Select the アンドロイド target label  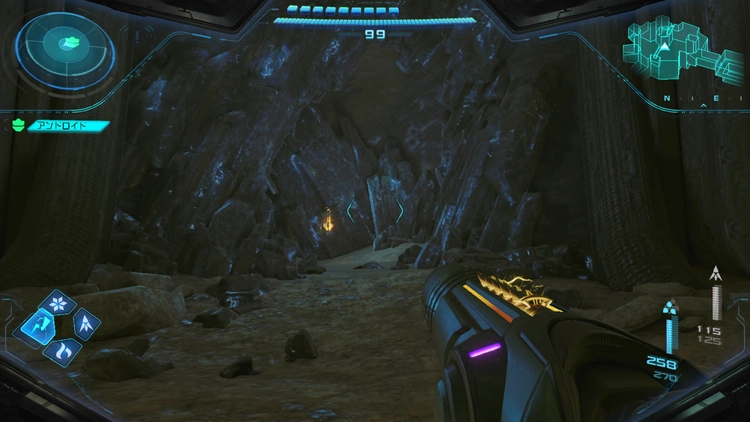tap(58, 126)
